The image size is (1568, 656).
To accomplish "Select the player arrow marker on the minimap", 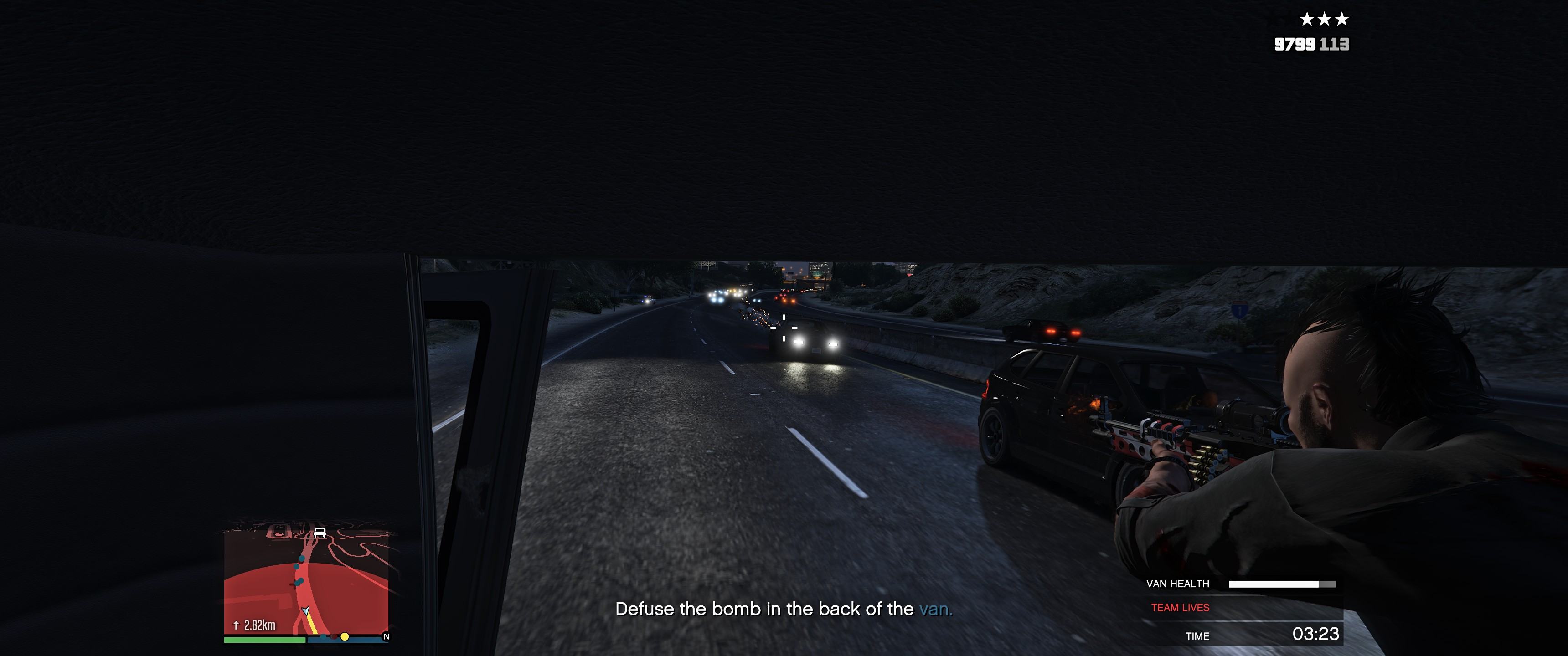I will (x=305, y=611).
